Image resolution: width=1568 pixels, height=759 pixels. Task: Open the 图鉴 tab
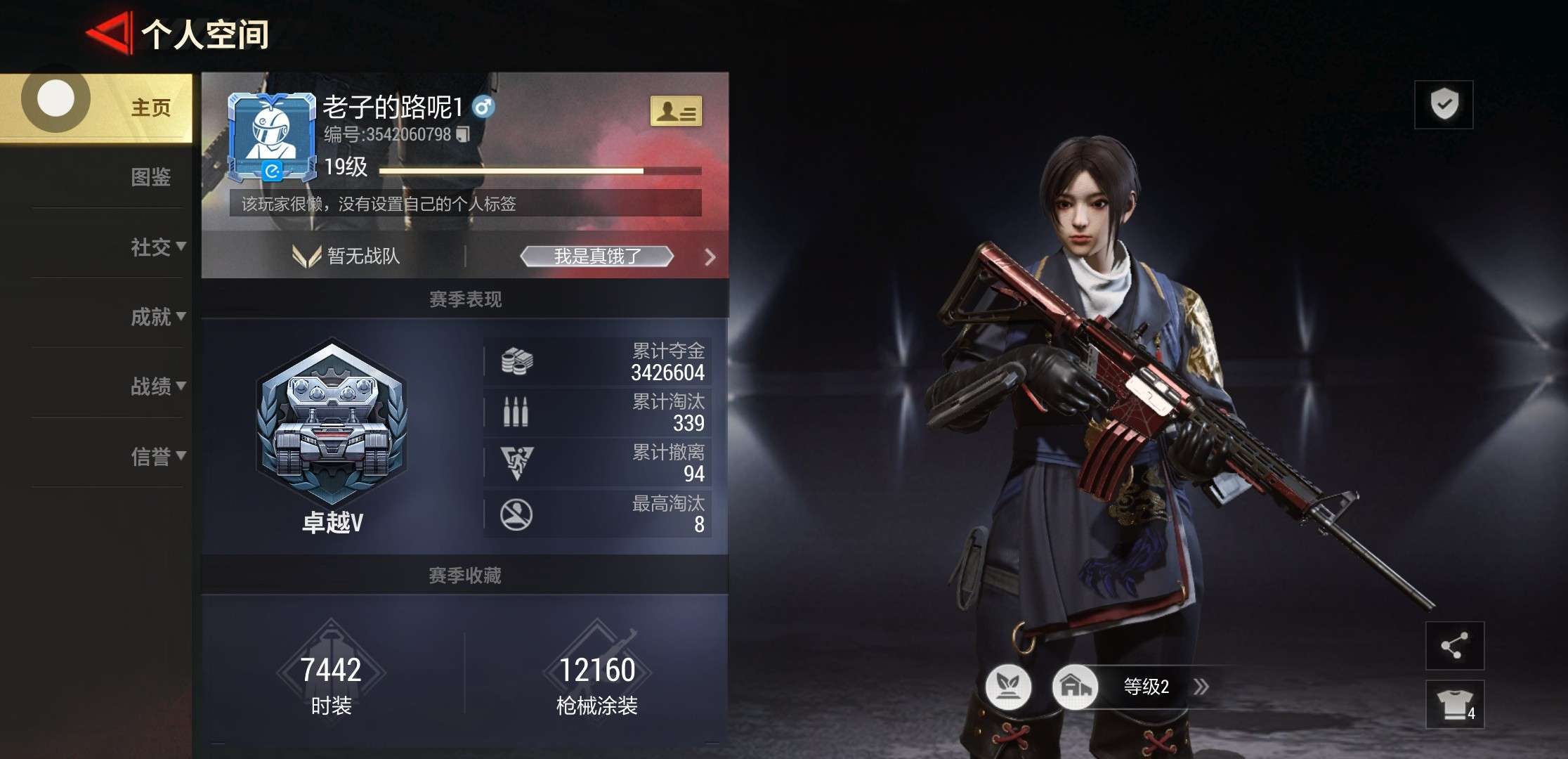pos(150,176)
